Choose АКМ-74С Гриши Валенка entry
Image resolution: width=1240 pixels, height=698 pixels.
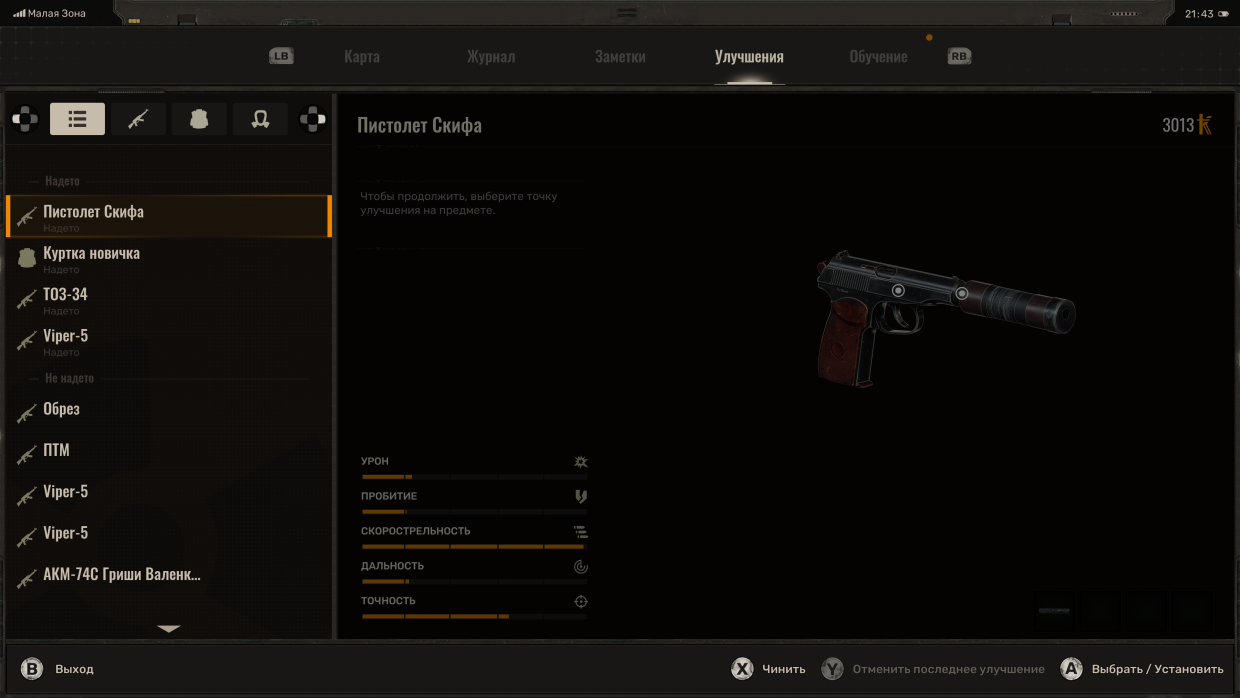tap(168, 576)
